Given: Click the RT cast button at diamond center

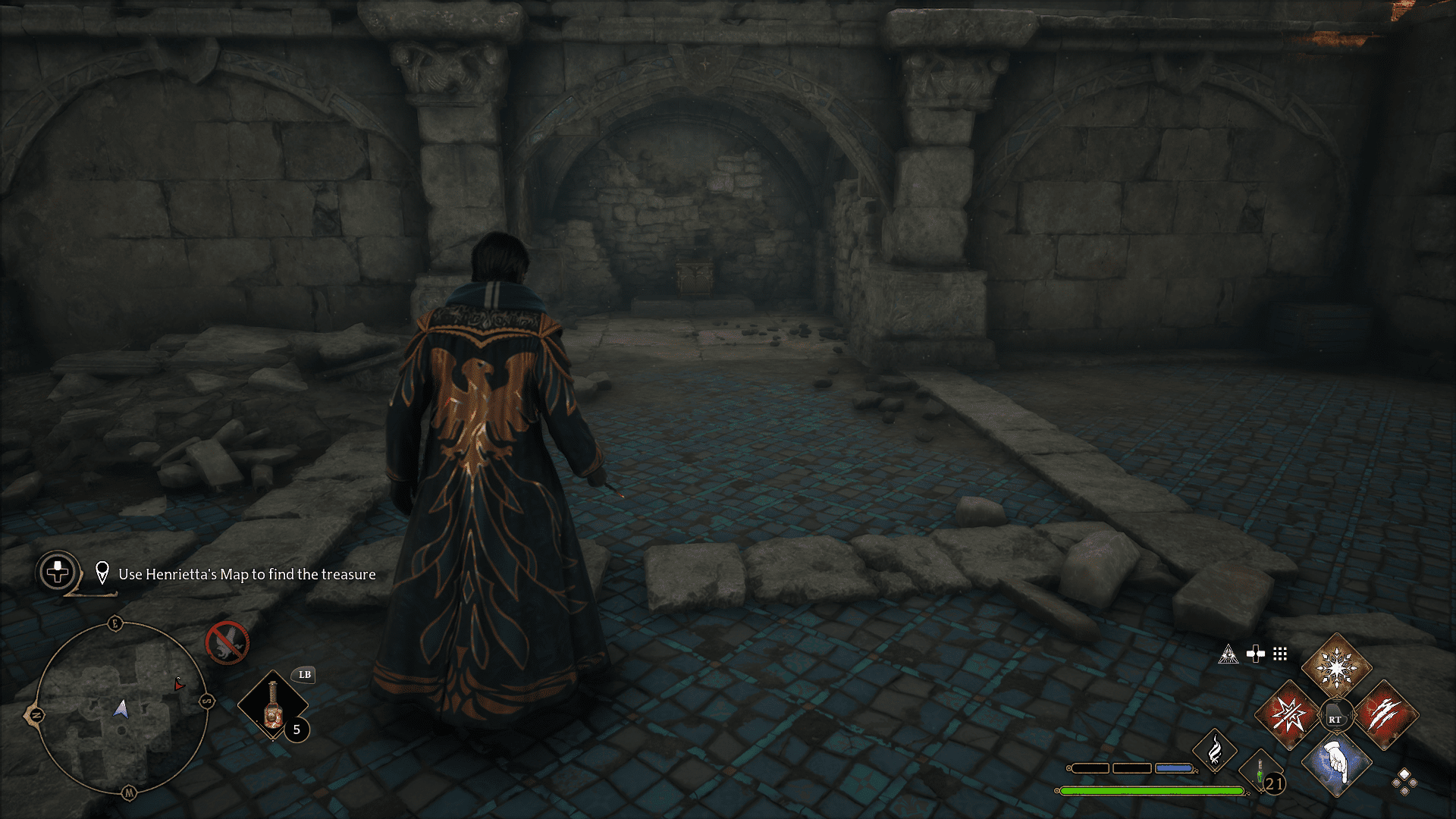Looking at the screenshot, I should [x=1335, y=715].
